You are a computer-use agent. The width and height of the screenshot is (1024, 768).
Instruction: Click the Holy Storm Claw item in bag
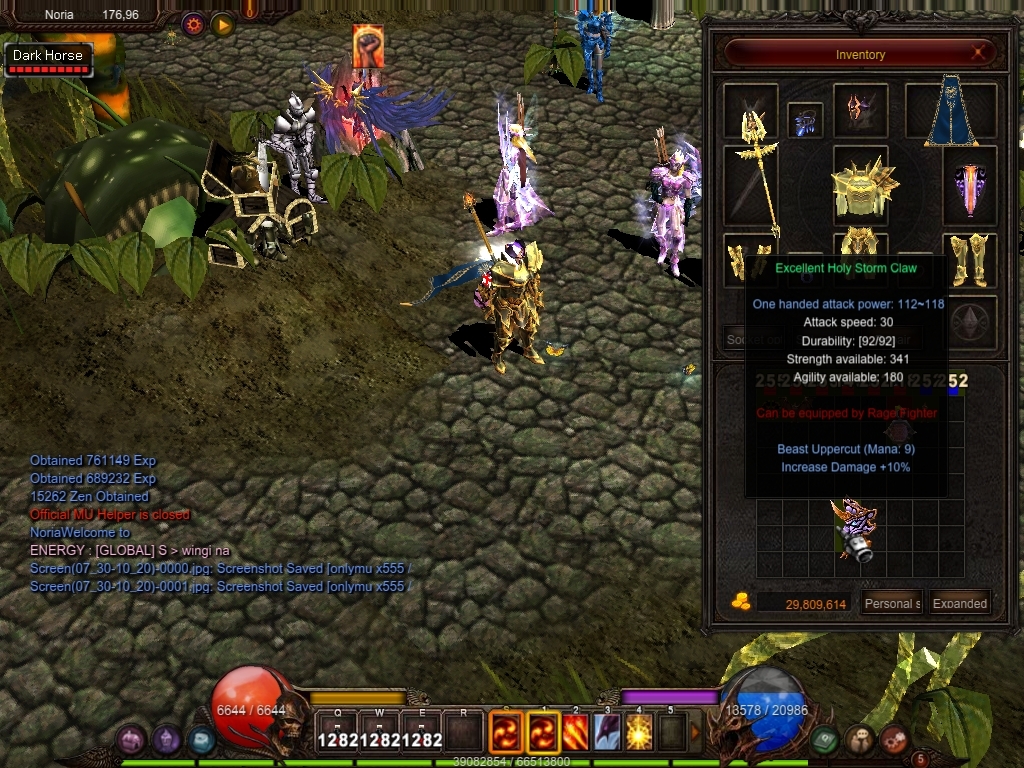point(853,528)
